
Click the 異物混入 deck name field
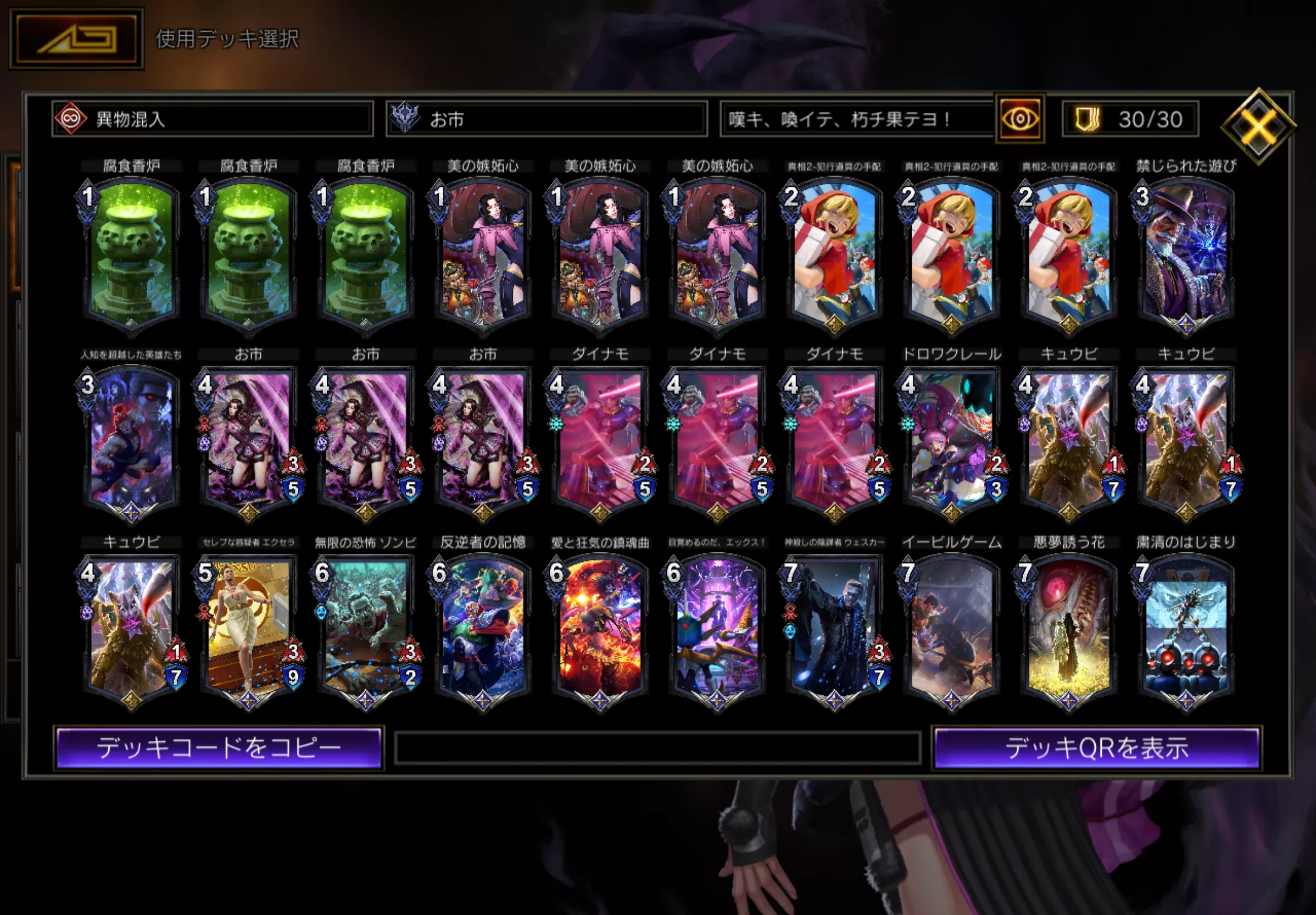[x=212, y=119]
